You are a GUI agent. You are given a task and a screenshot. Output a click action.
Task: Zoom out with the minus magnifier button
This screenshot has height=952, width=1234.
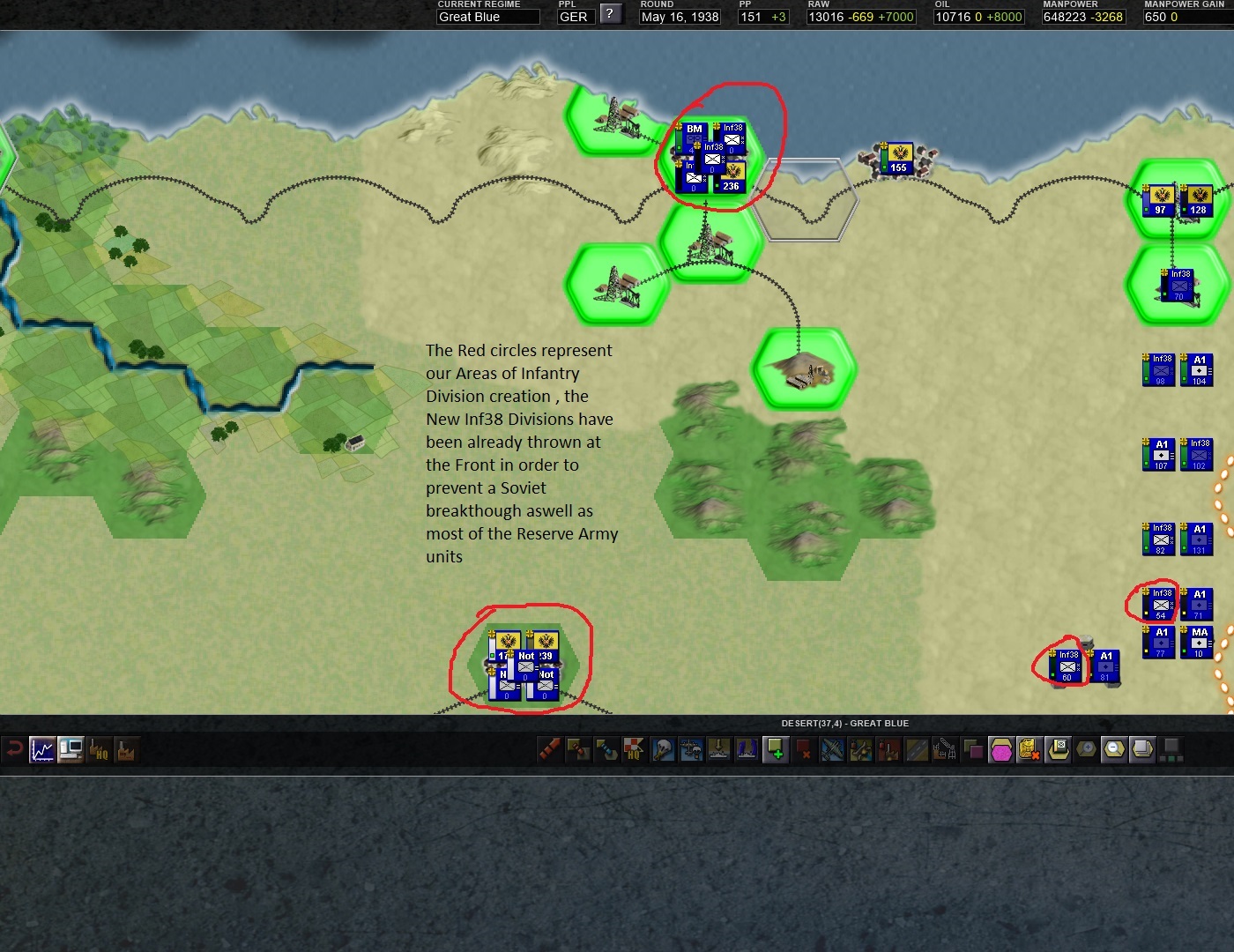coord(1114,750)
